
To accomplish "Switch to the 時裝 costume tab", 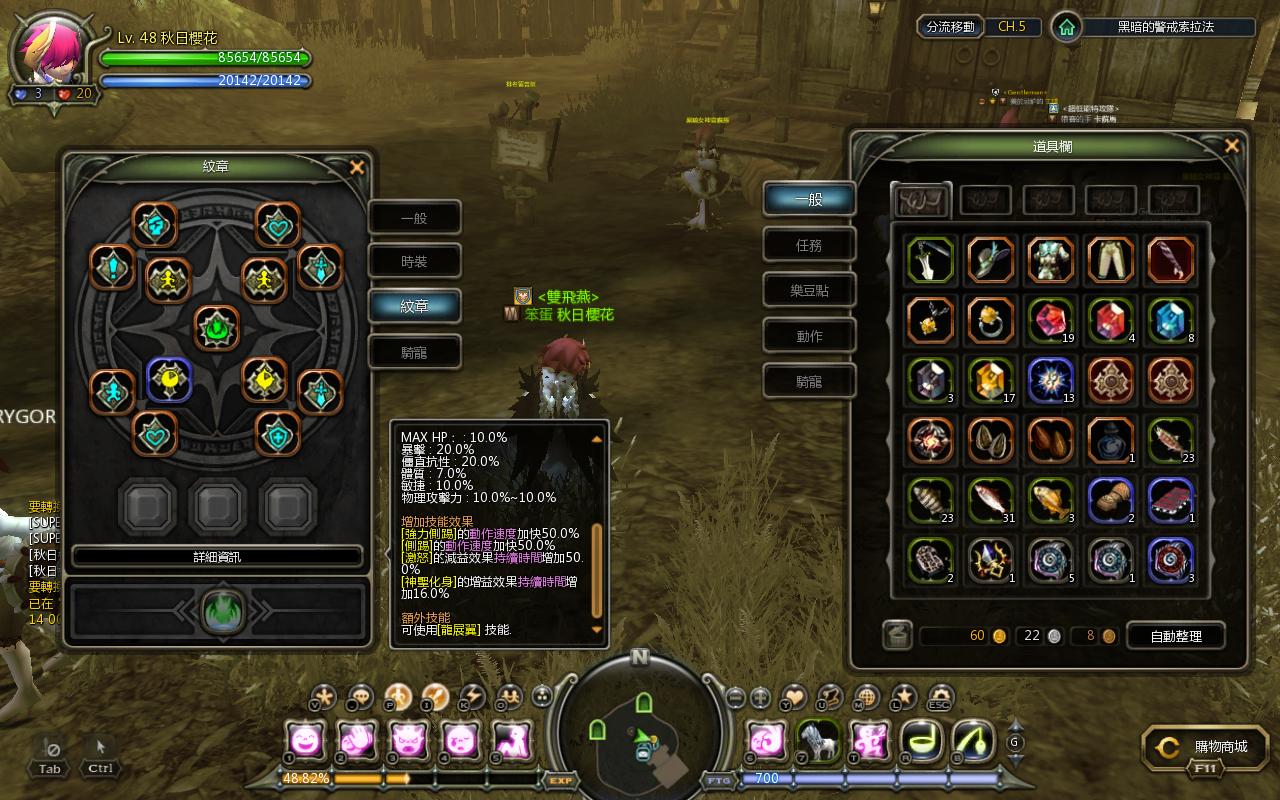I will [414, 262].
